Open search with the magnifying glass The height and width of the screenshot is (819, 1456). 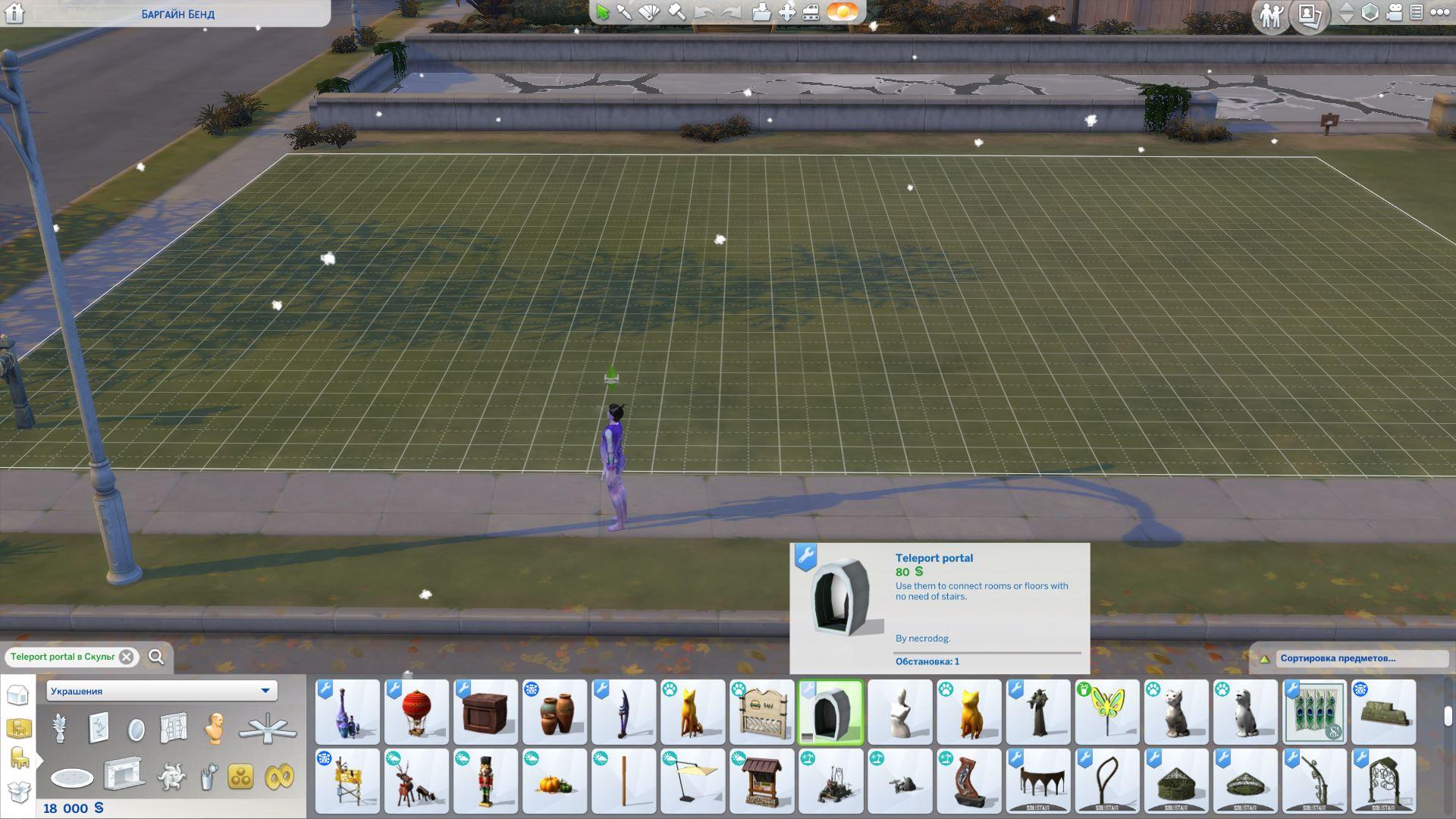[x=156, y=657]
